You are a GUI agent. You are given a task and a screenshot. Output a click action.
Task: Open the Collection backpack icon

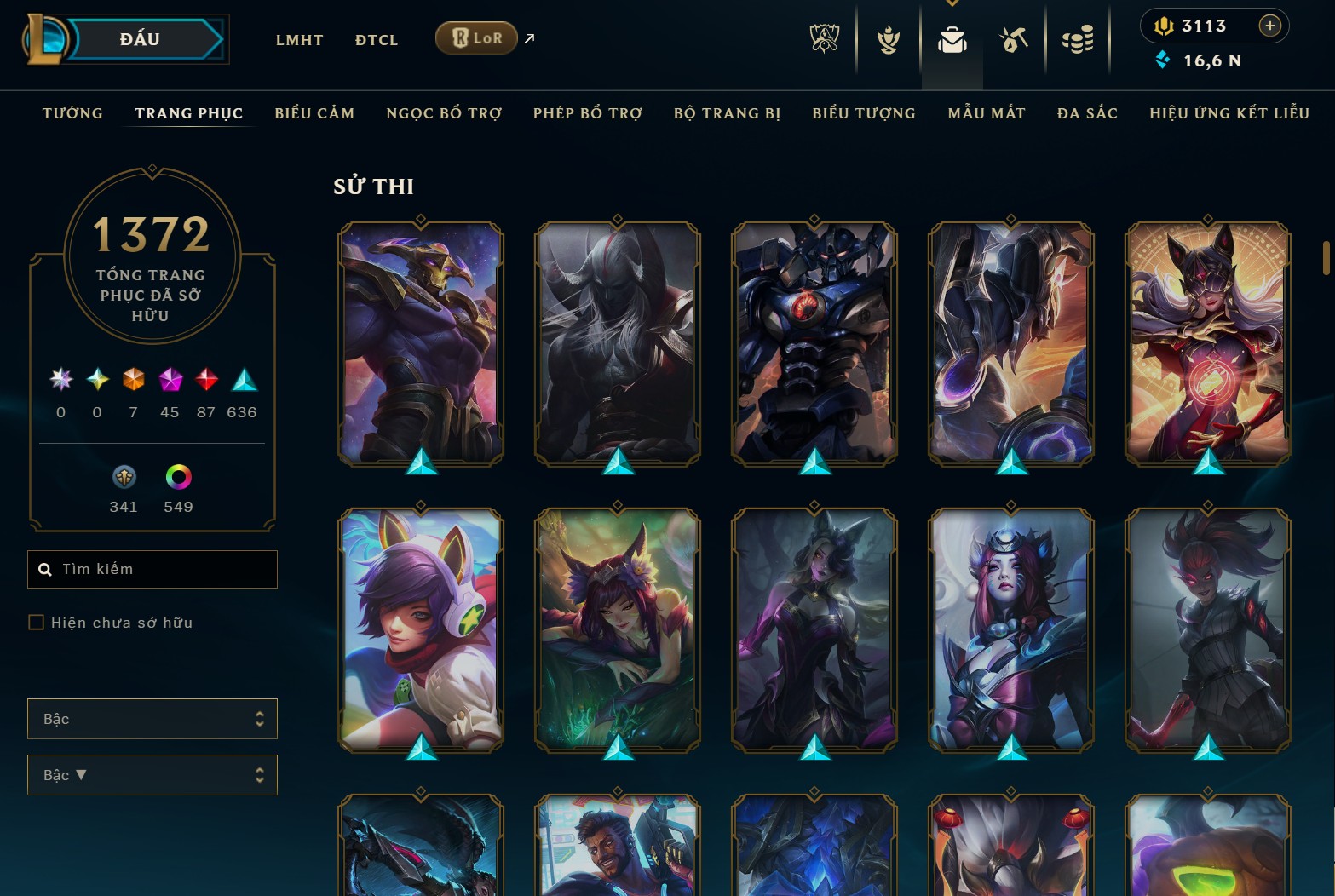click(x=952, y=38)
